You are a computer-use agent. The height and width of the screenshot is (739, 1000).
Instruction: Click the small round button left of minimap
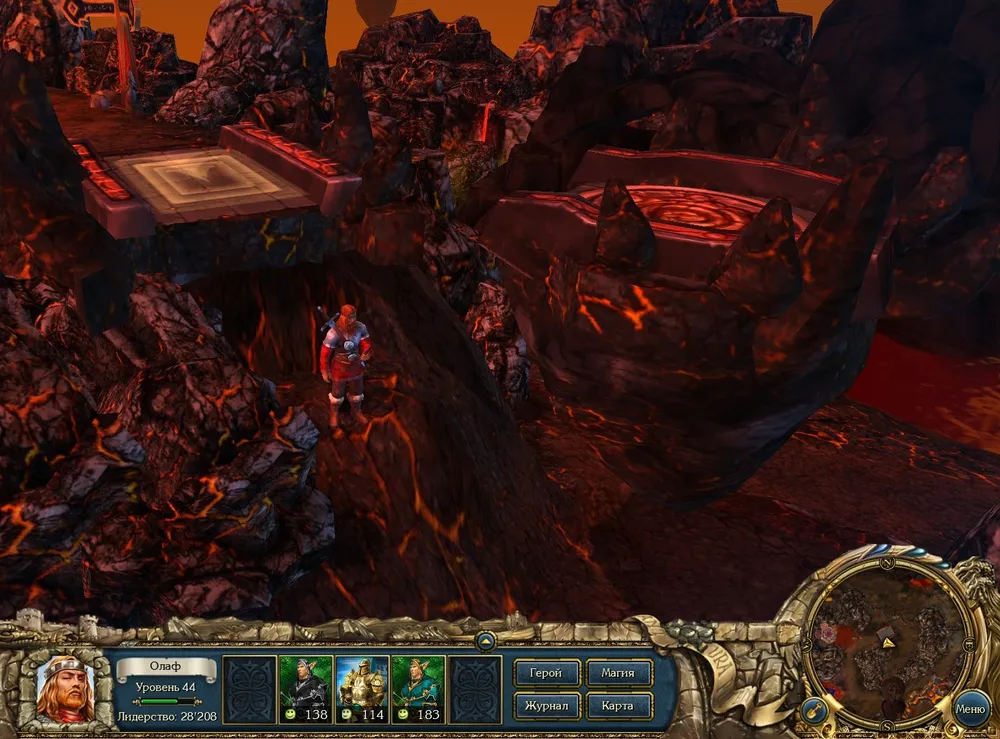pos(813,712)
